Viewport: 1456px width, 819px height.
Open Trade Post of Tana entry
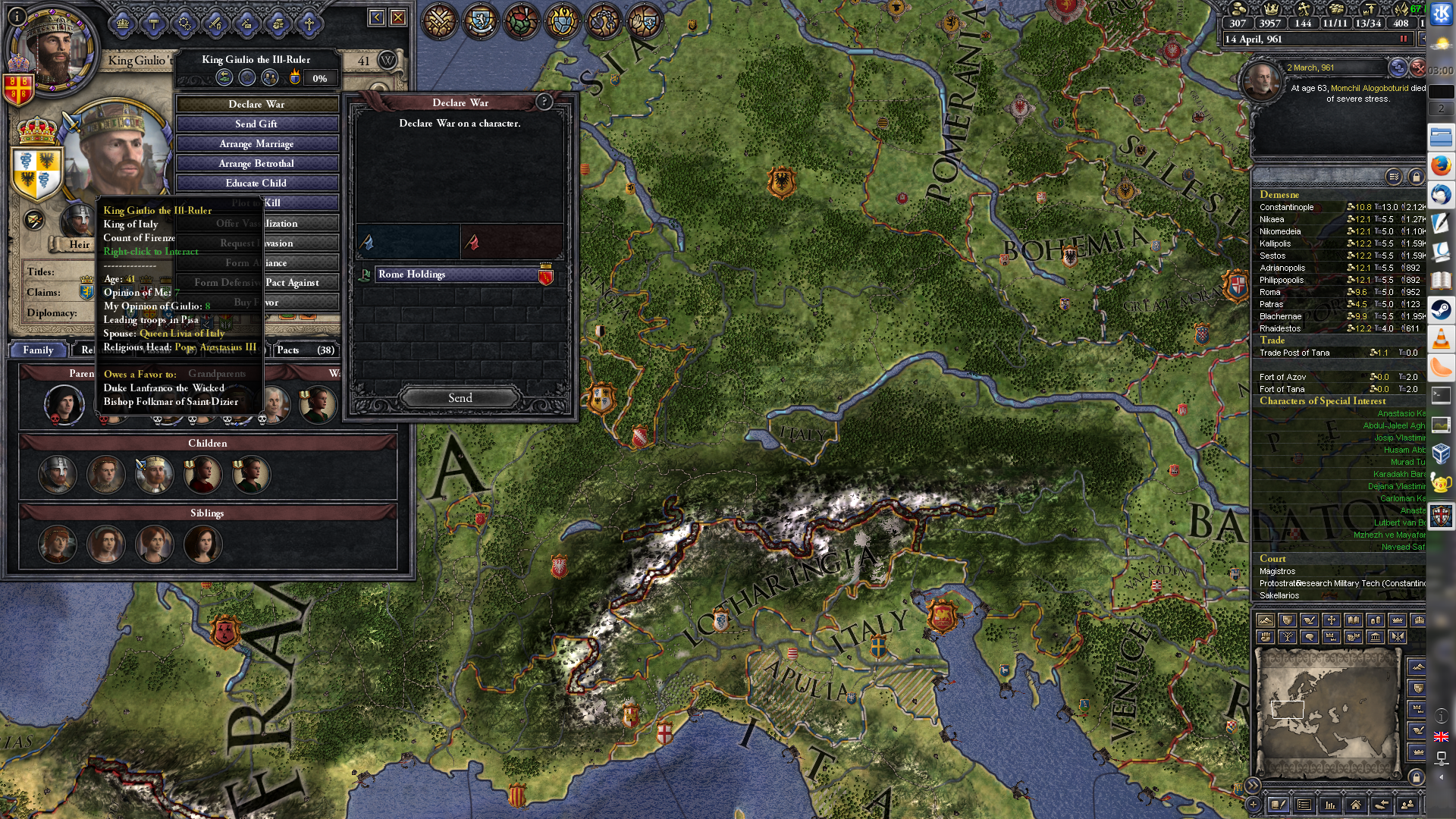(1294, 353)
